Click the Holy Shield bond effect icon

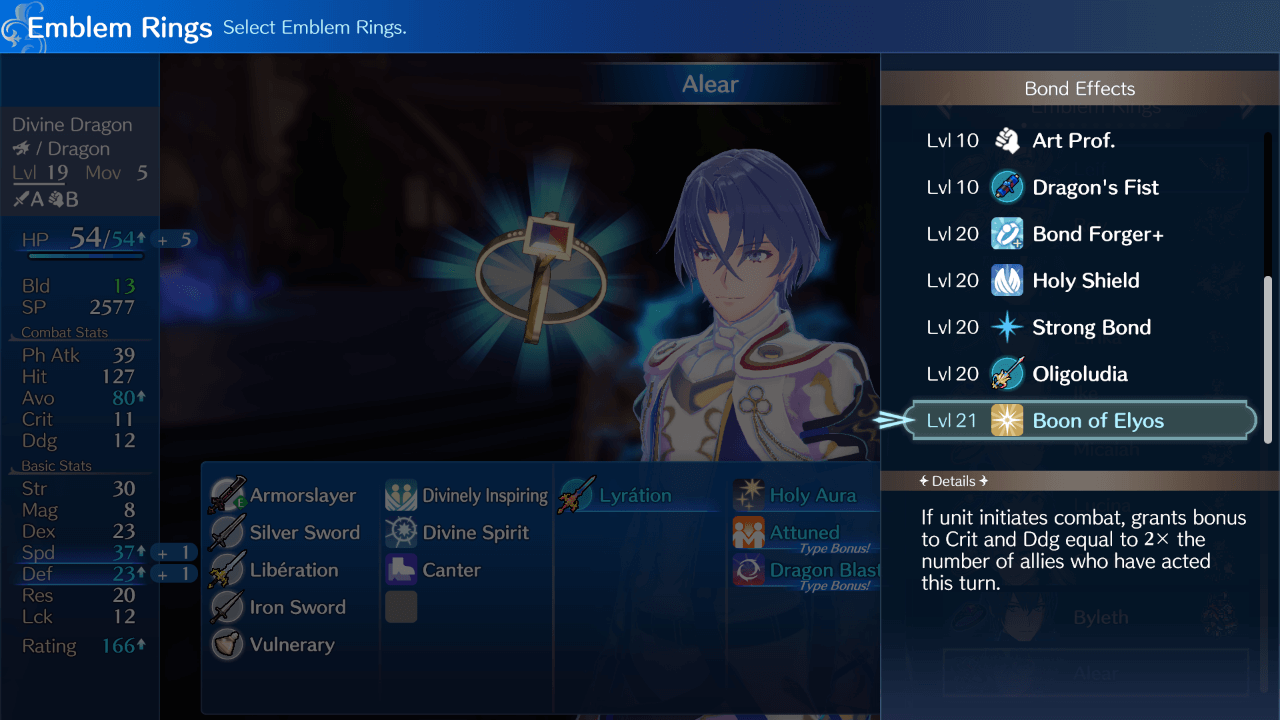pyautogui.click(x=1007, y=280)
